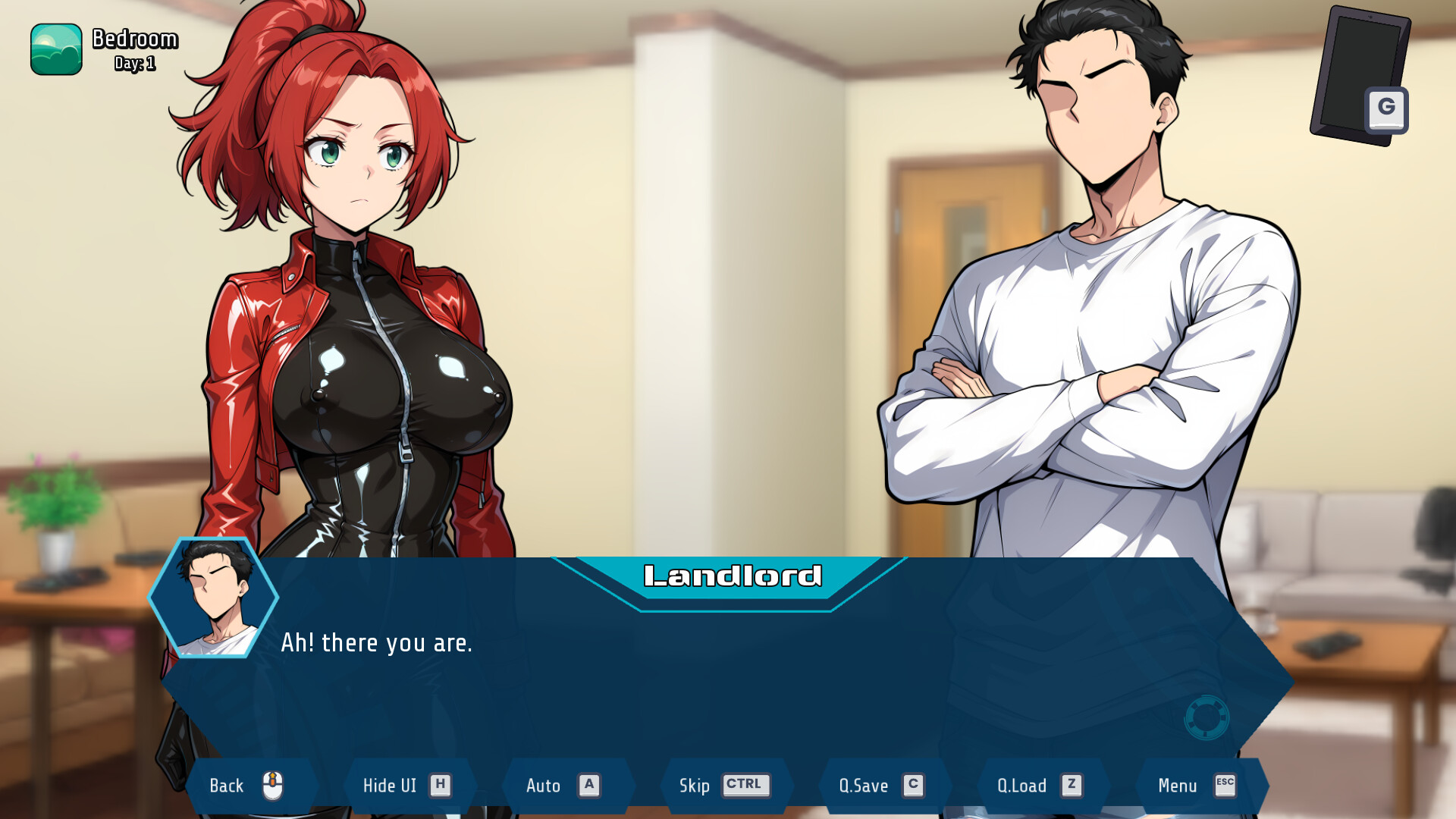1456x819 pixels.
Task: Select the Landlord name banner
Action: (x=730, y=576)
